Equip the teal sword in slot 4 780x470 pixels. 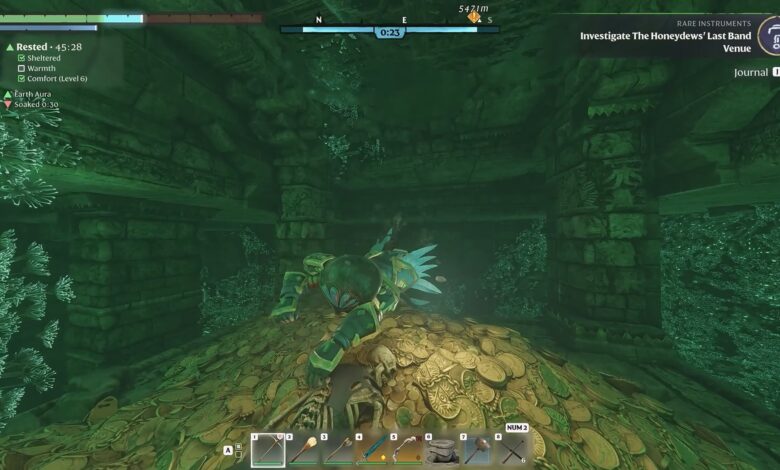373,450
